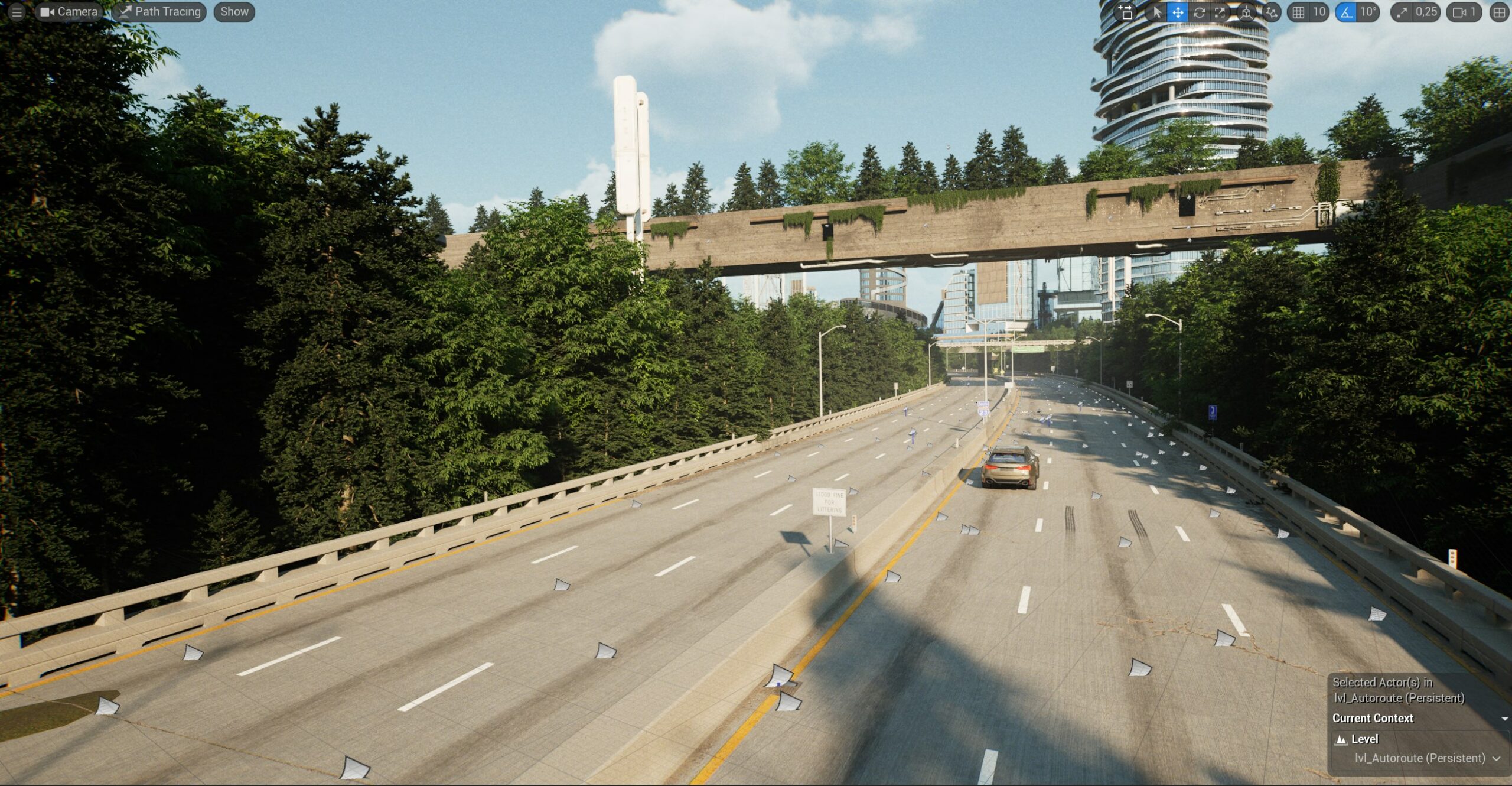
Task: Click the add-and-place actor toolbar icon
Action: (x=1126, y=12)
